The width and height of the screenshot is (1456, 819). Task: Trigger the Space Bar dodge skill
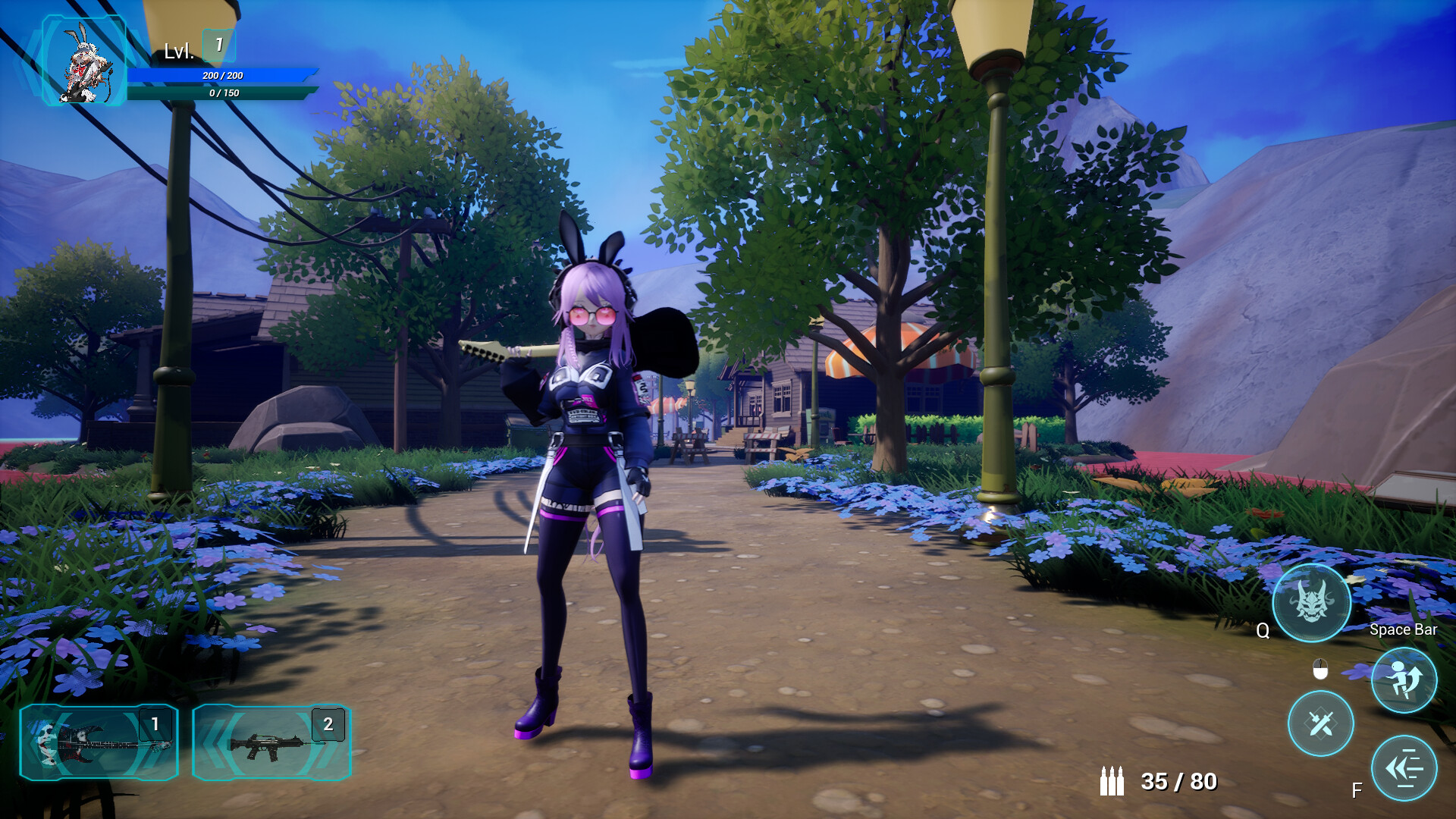[1404, 680]
